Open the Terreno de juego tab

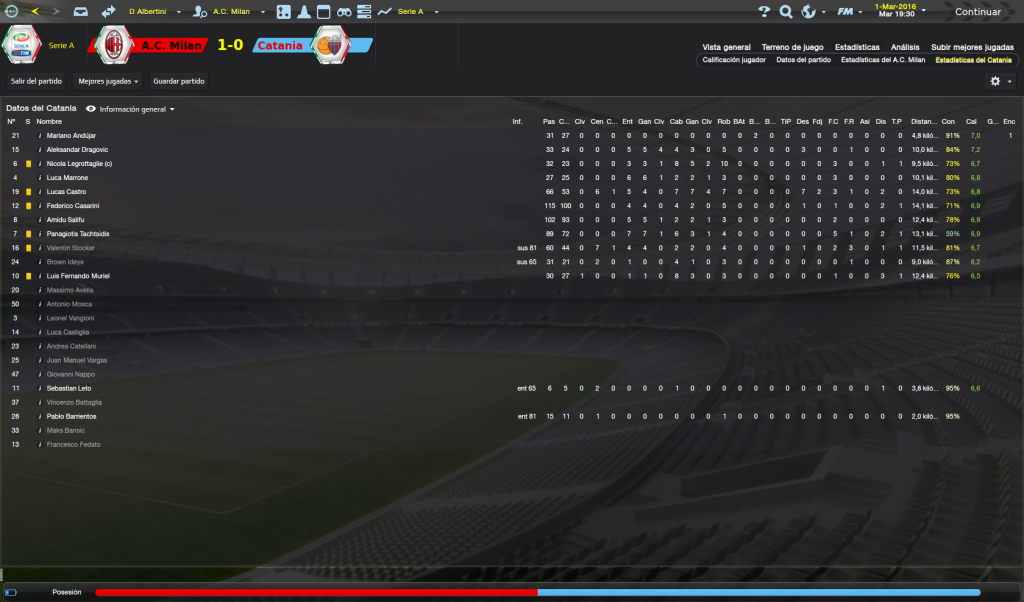[x=791, y=47]
